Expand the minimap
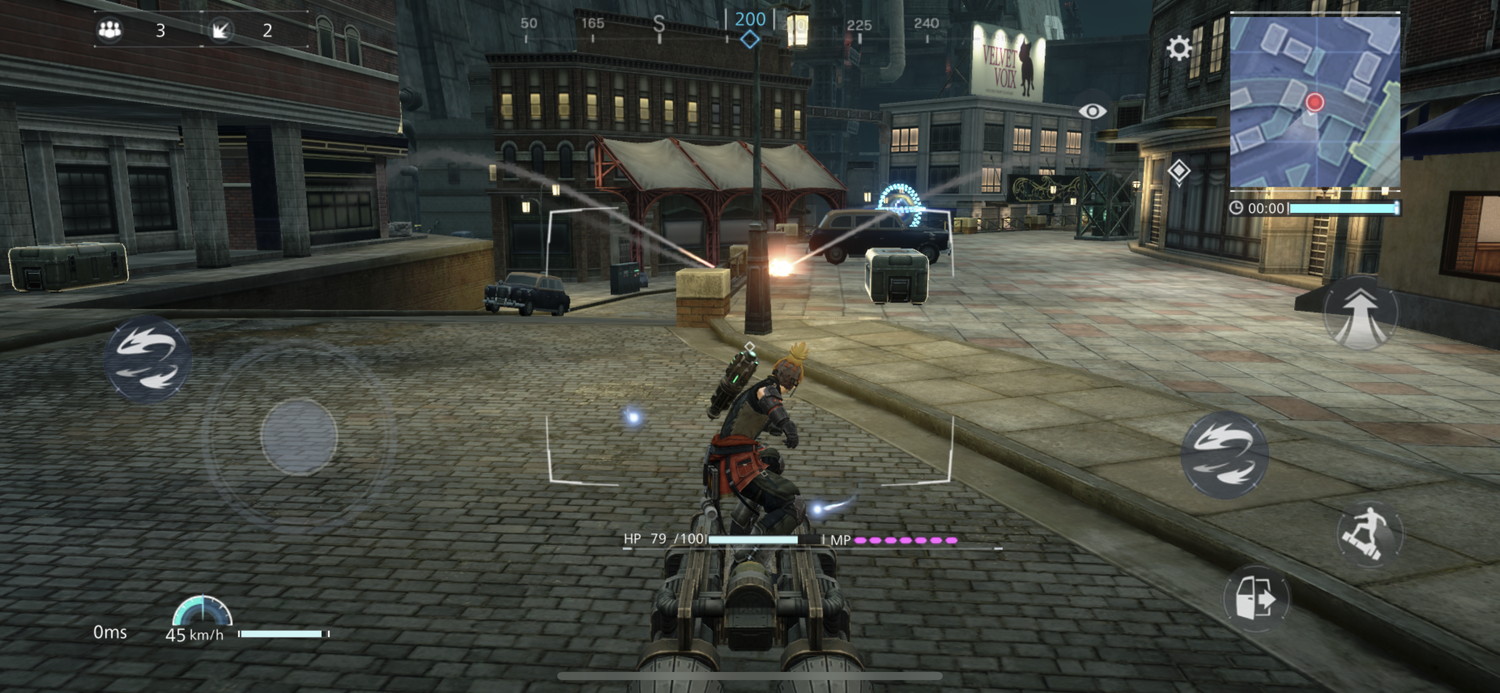This screenshot has height=693, width=1500. (1314, 101)
